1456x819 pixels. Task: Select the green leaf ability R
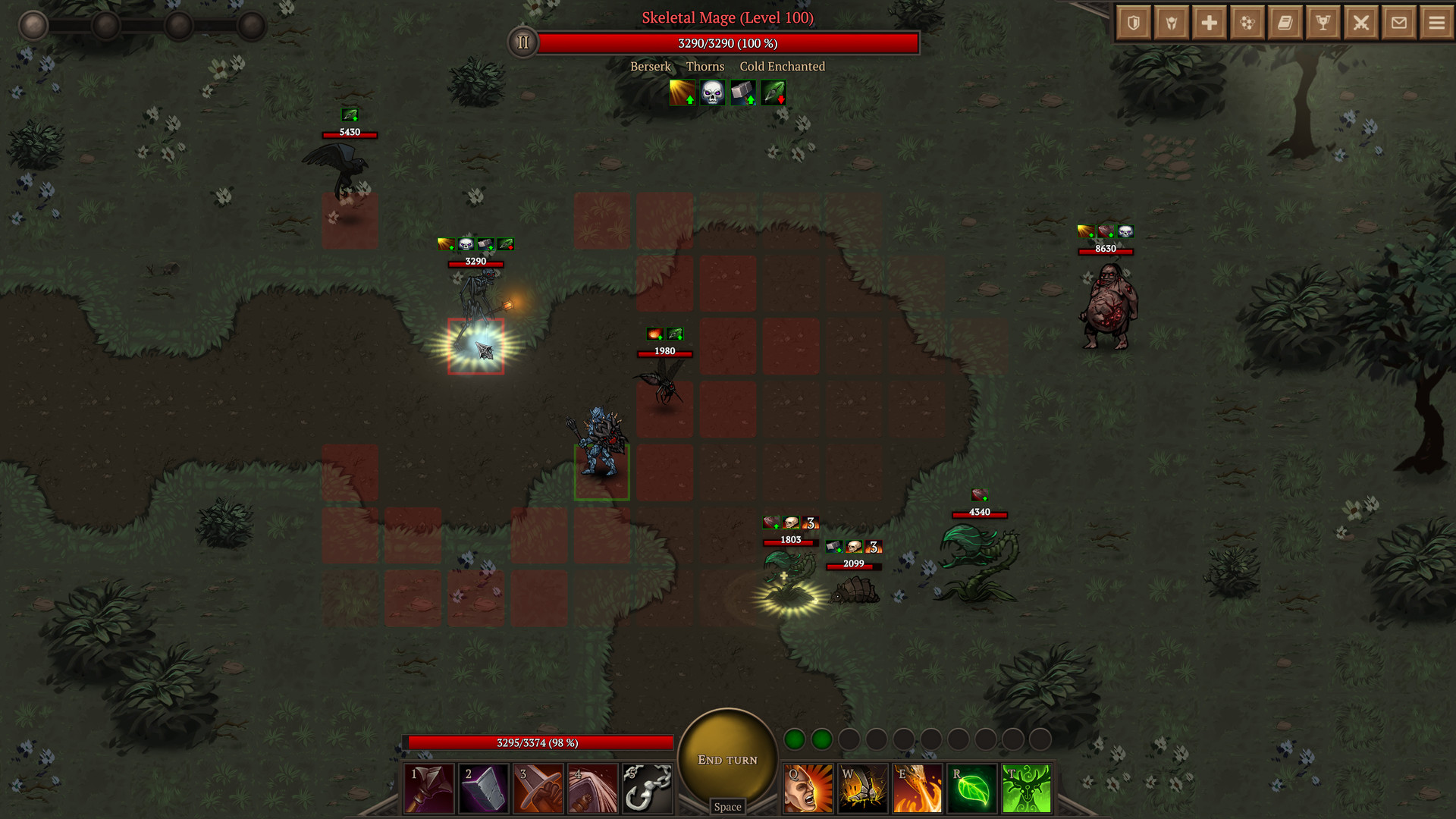[x=972, y=789]
